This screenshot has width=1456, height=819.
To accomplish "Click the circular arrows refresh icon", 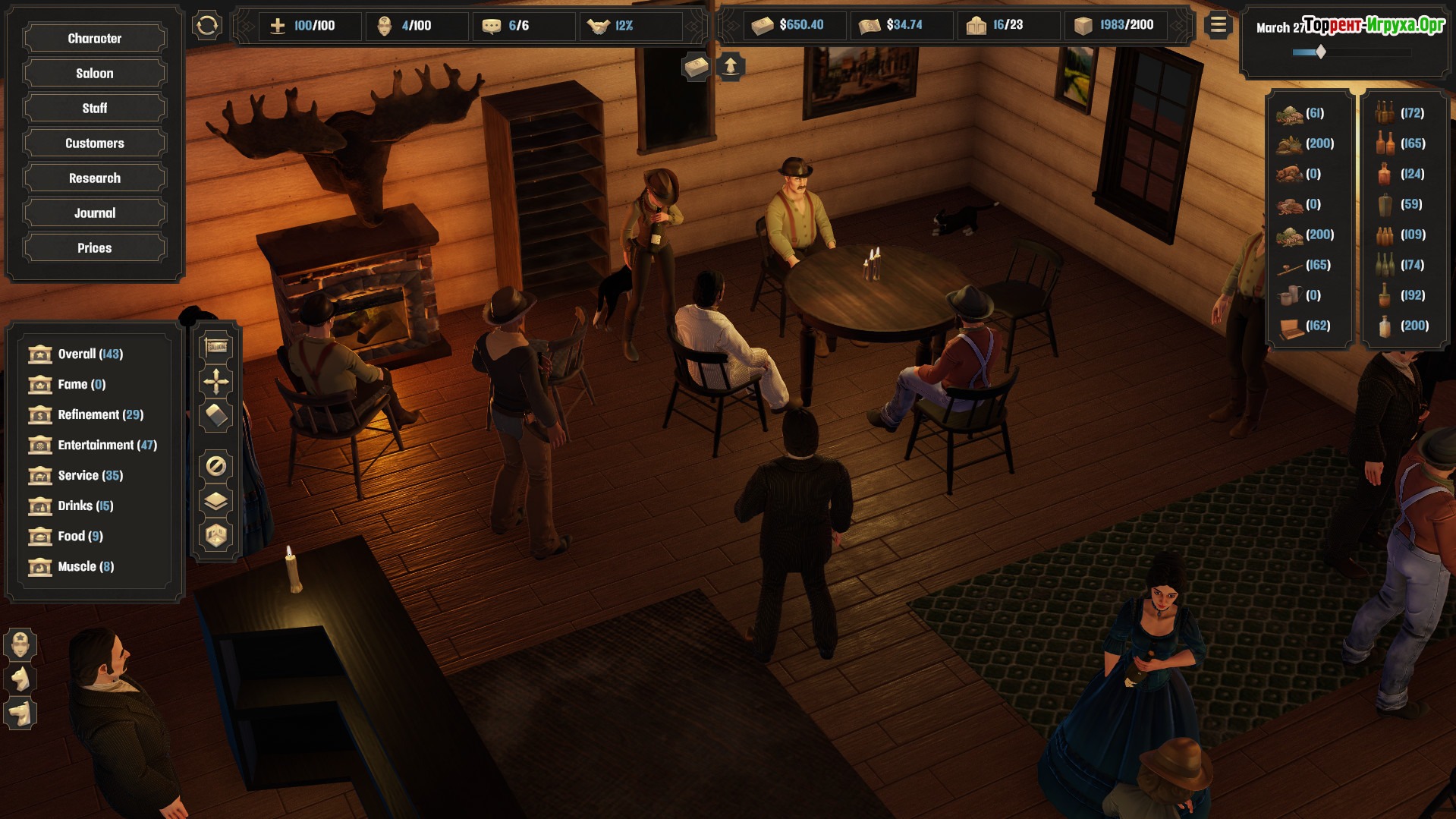I will pyautogui.click(x=206, y=26).
